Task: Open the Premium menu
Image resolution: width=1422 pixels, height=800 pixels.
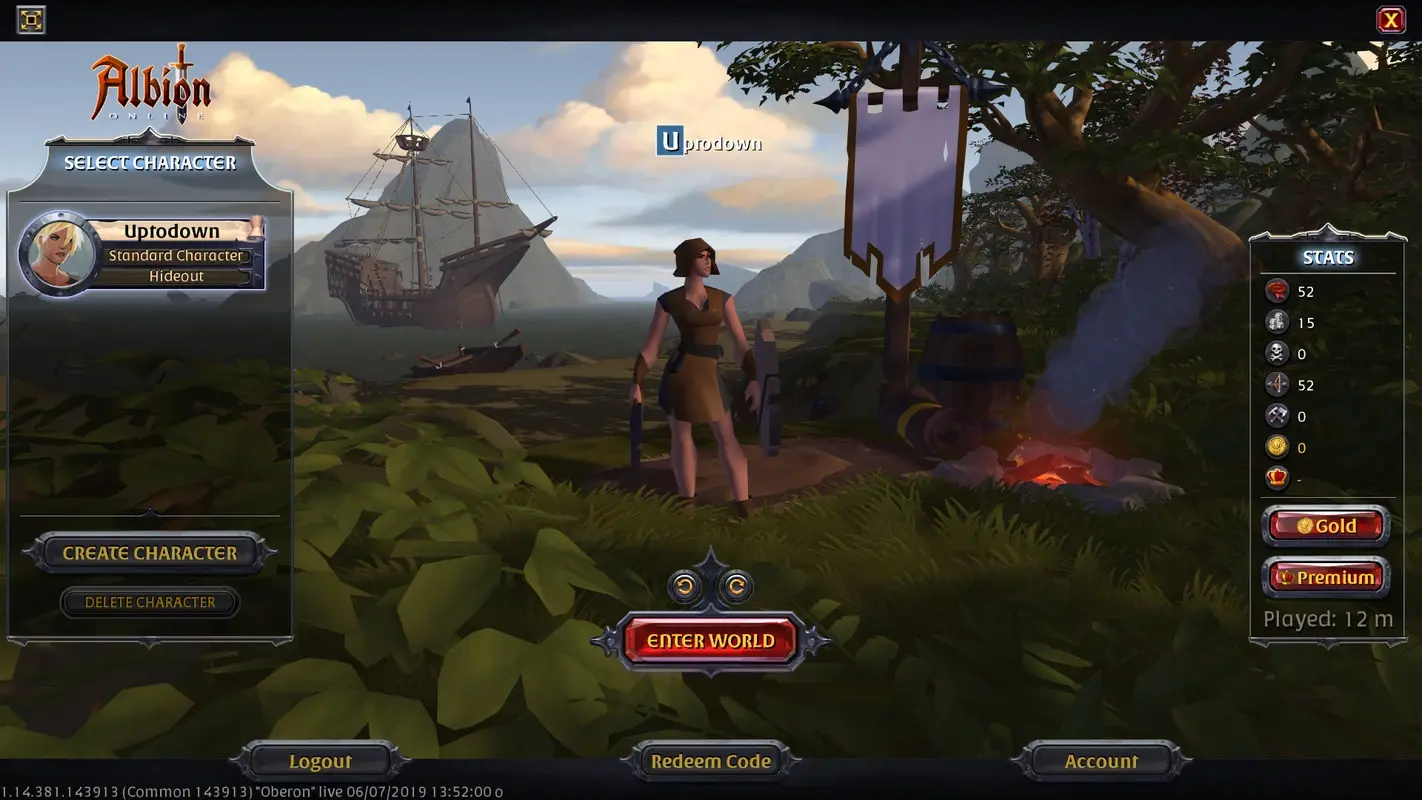Action: [x=1326, y=577]
